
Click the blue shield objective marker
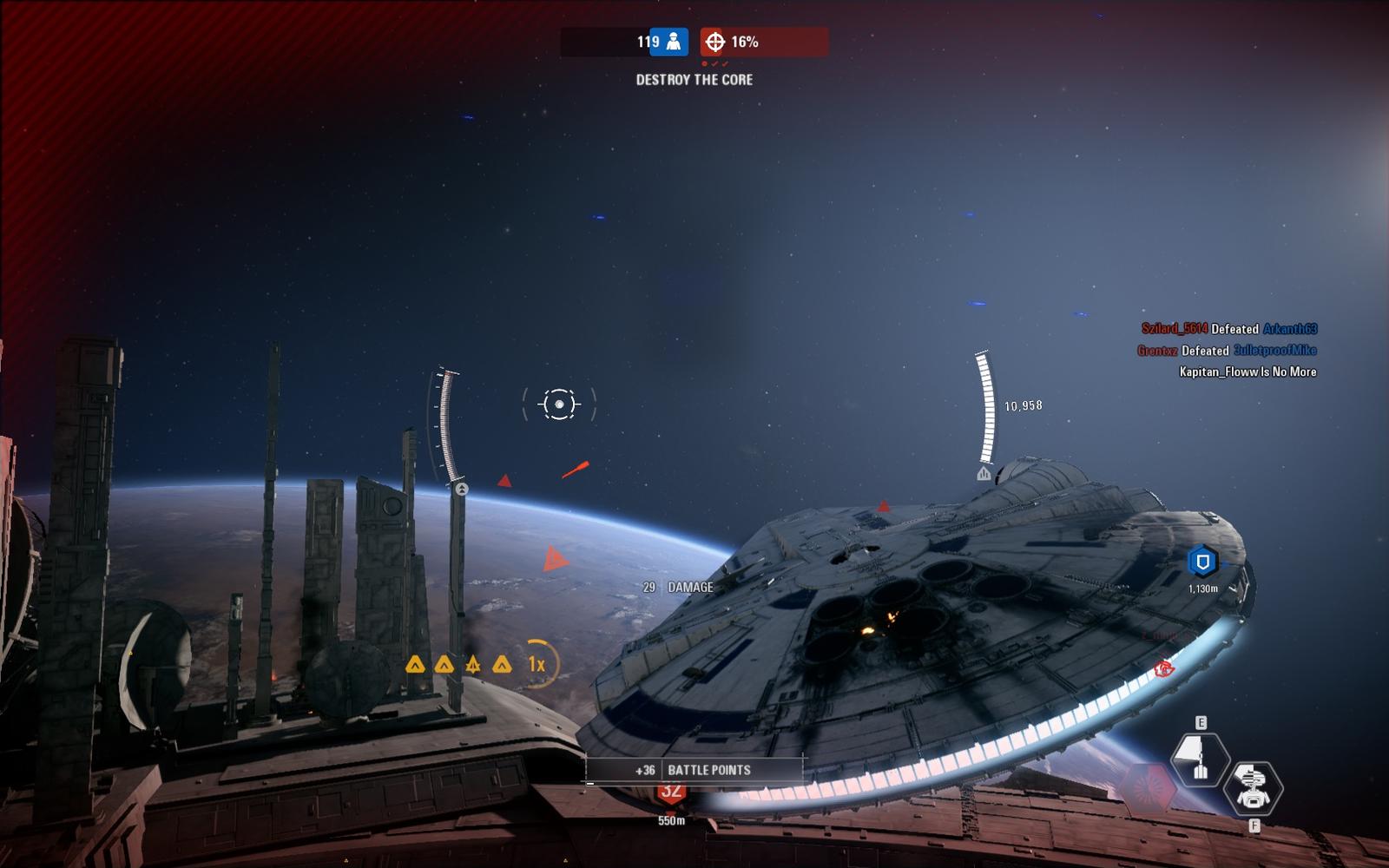click(1202, 562)
